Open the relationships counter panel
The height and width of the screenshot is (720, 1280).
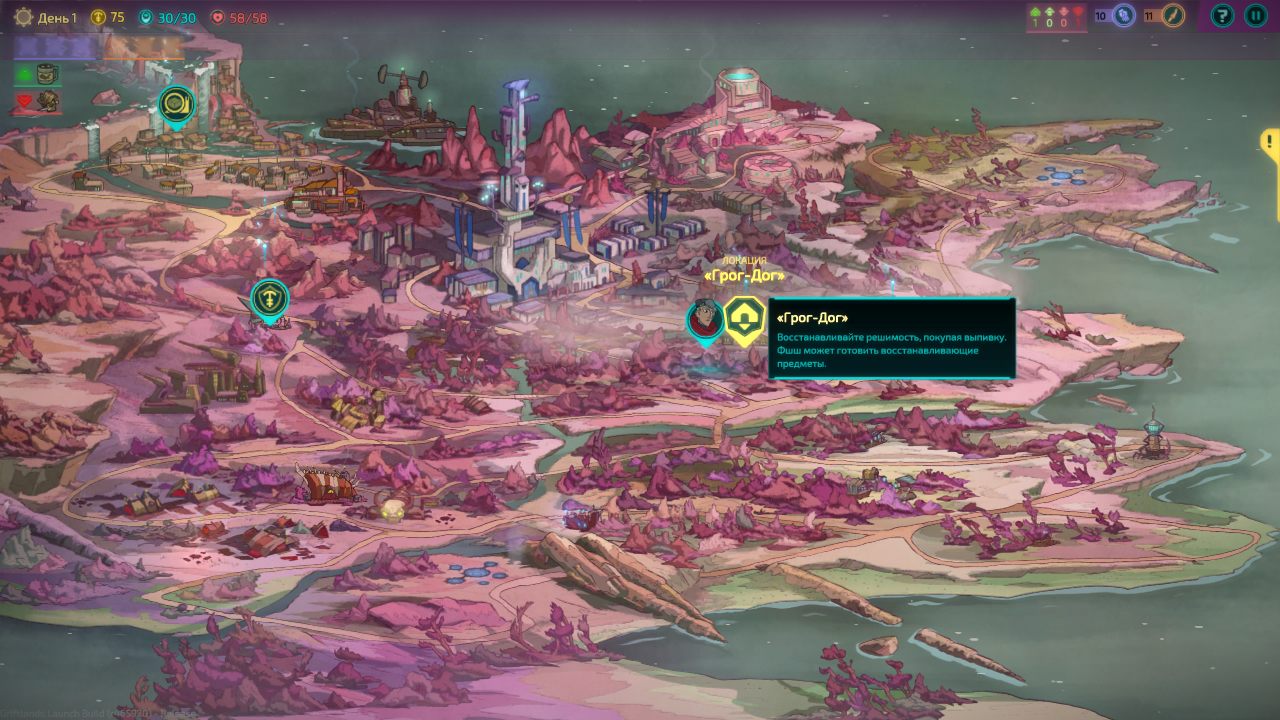tap(1058, 17)
